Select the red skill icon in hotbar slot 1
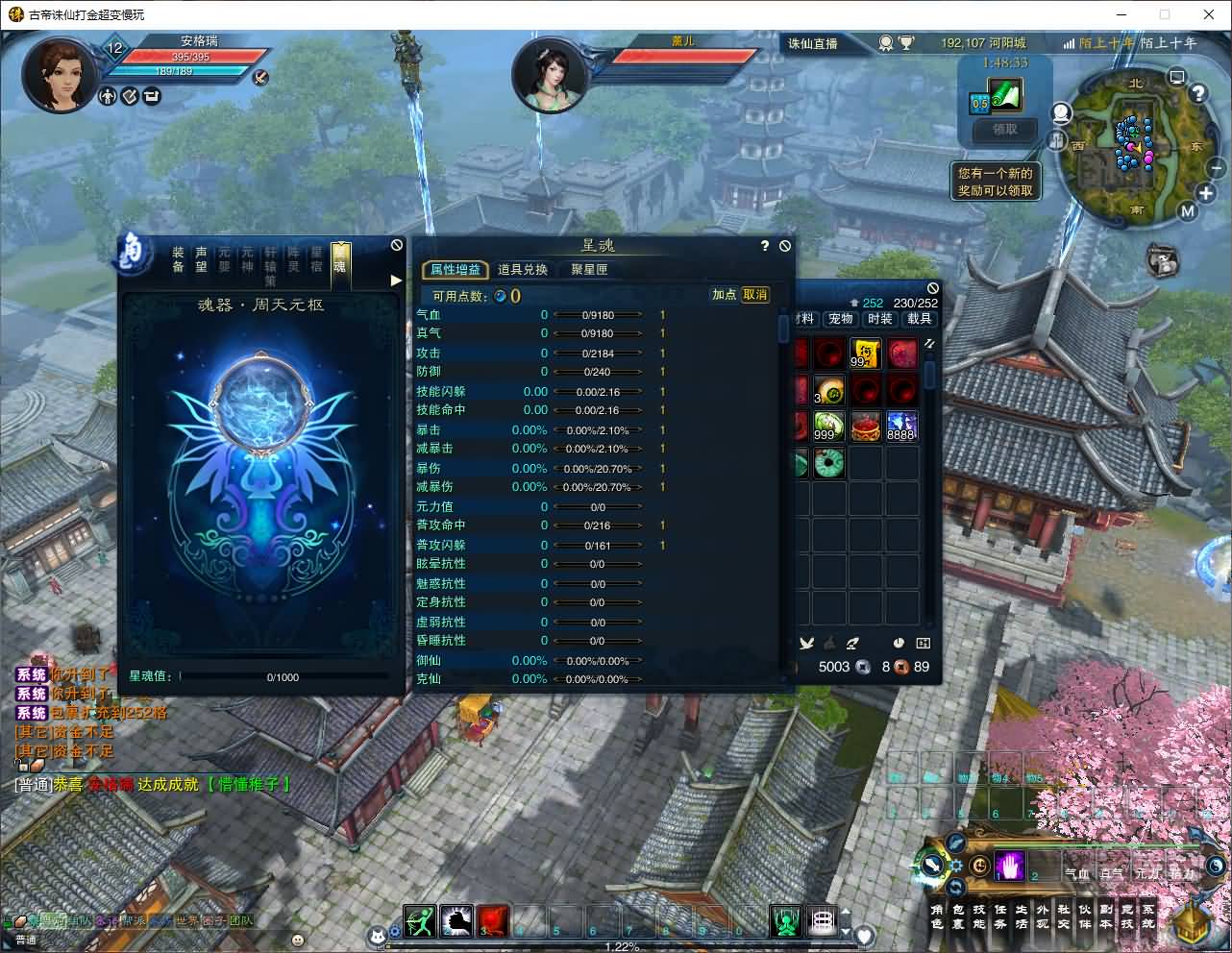 [x=493, y=920]
